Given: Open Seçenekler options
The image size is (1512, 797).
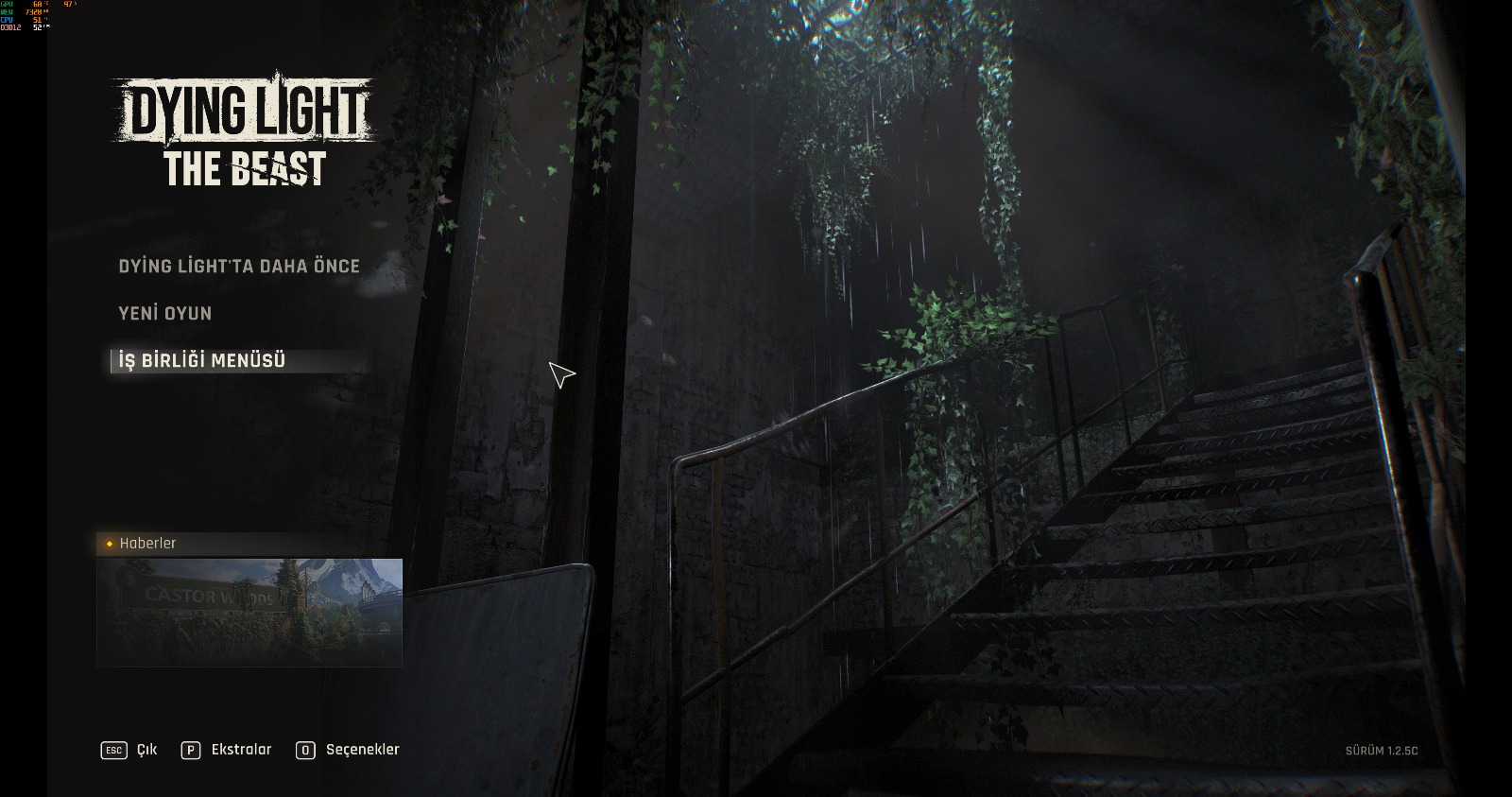Looking at the screenshot, I should click(x=348, y=750).
